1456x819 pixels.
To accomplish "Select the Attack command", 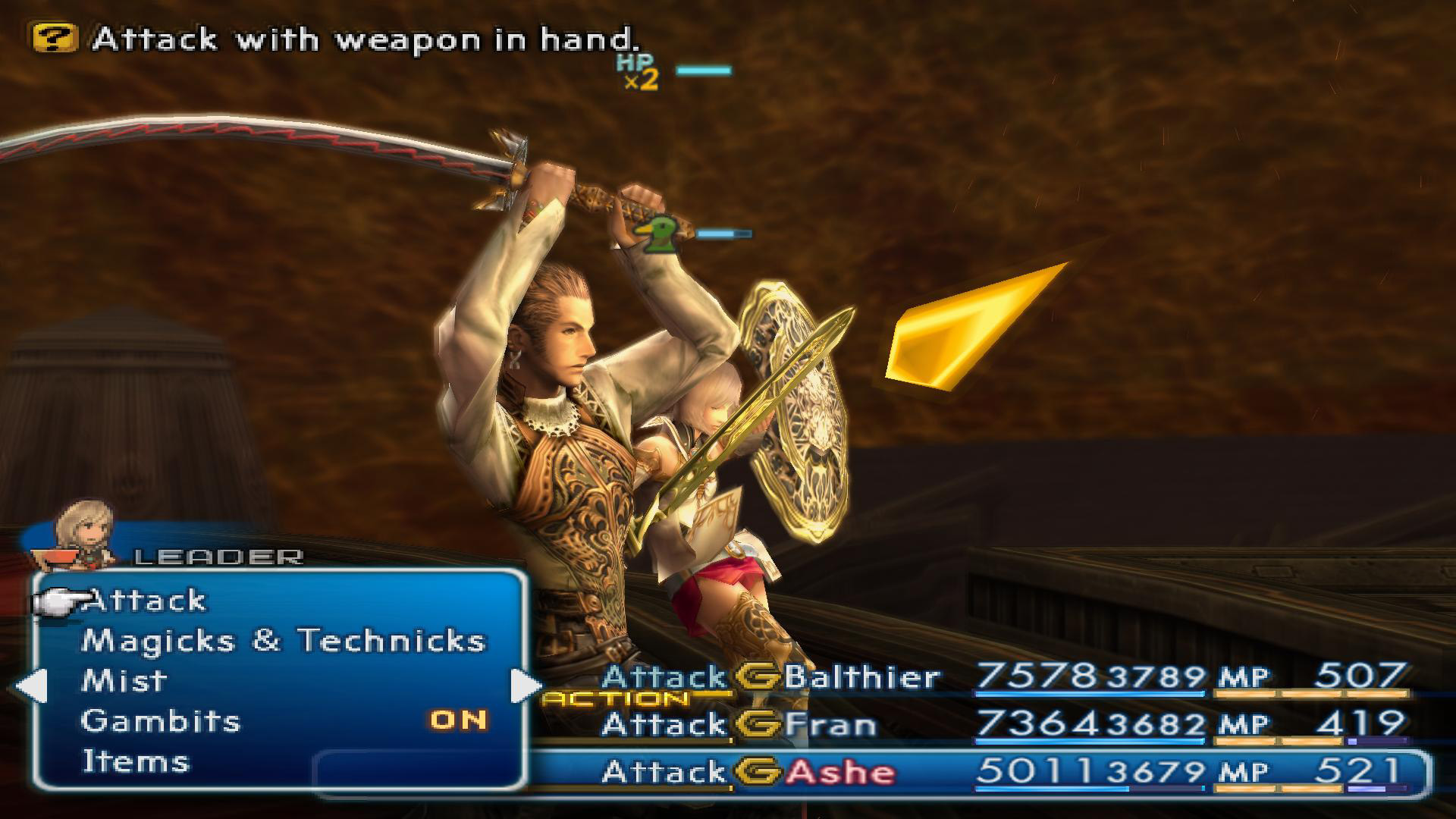I will pos(146,601).
